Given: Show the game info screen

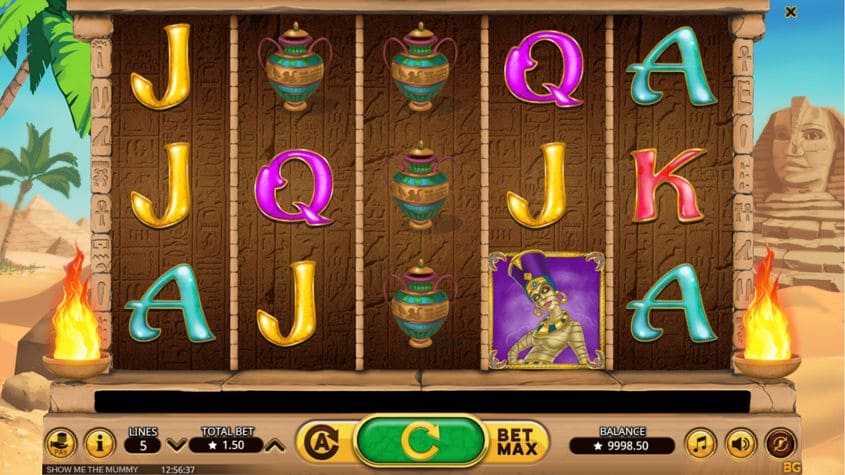Looking at the screenshot, I should [99, 442].
